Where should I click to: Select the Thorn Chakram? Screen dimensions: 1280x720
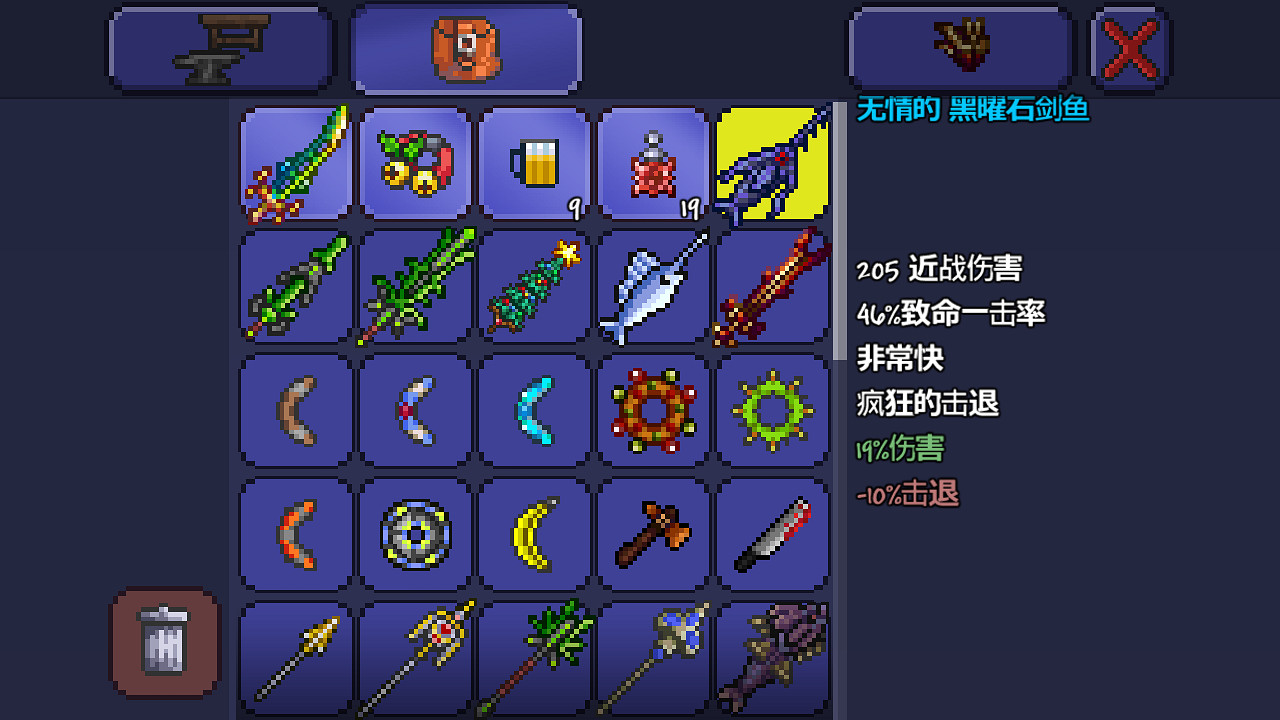click(772, 410)
